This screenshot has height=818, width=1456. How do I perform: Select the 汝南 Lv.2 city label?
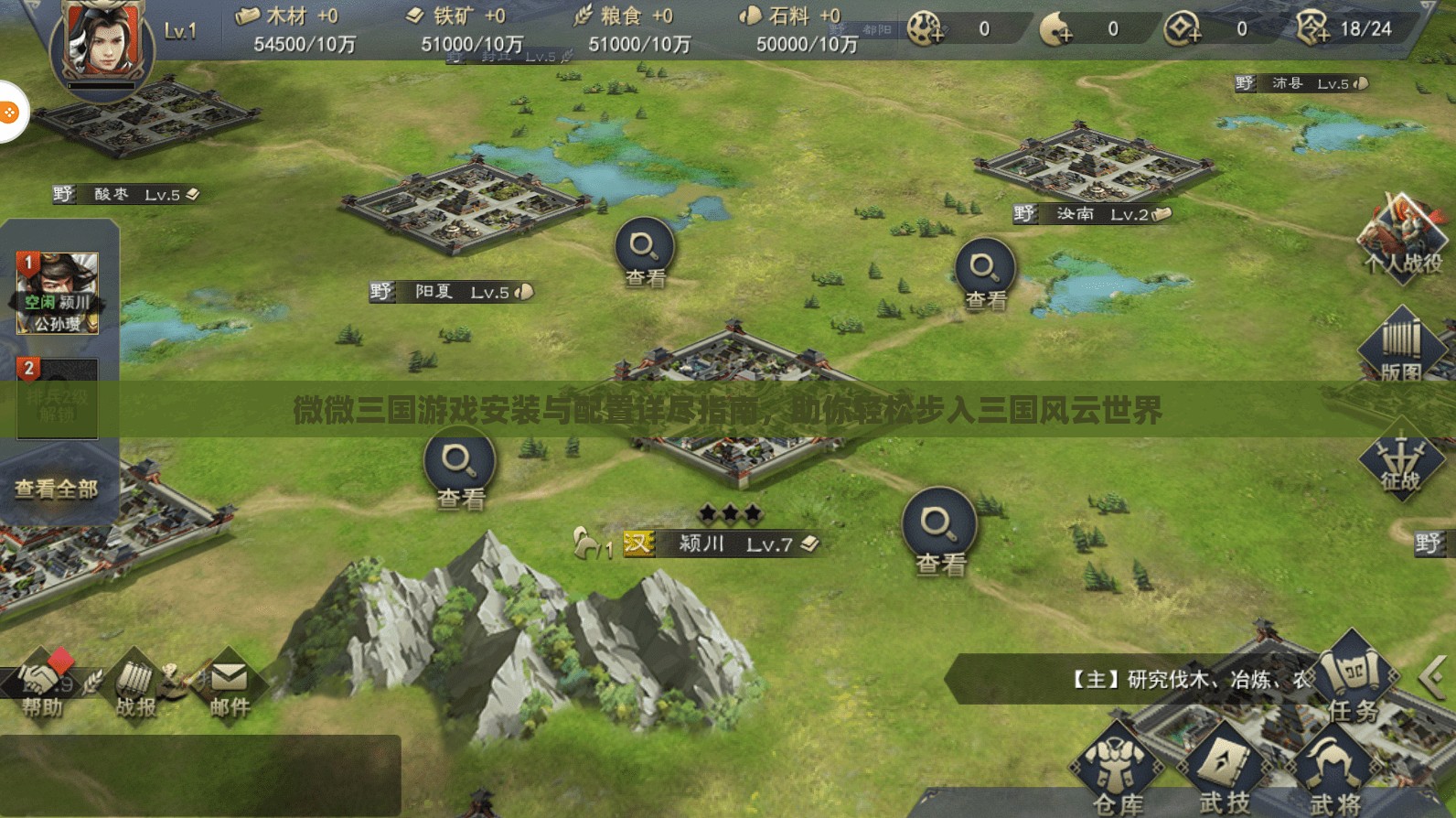tap(1093, 214)
